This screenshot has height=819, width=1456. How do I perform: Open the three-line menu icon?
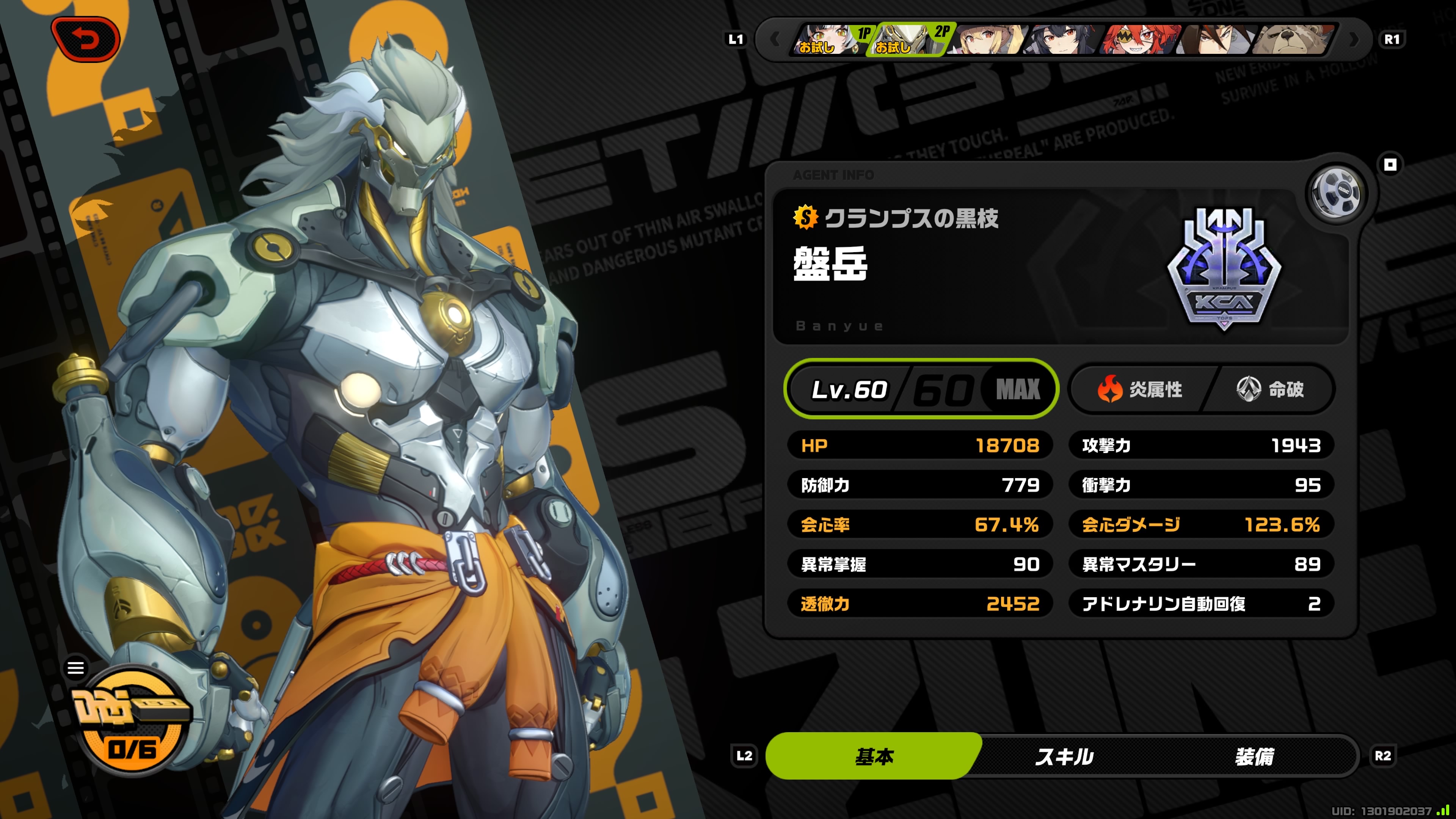76,667
